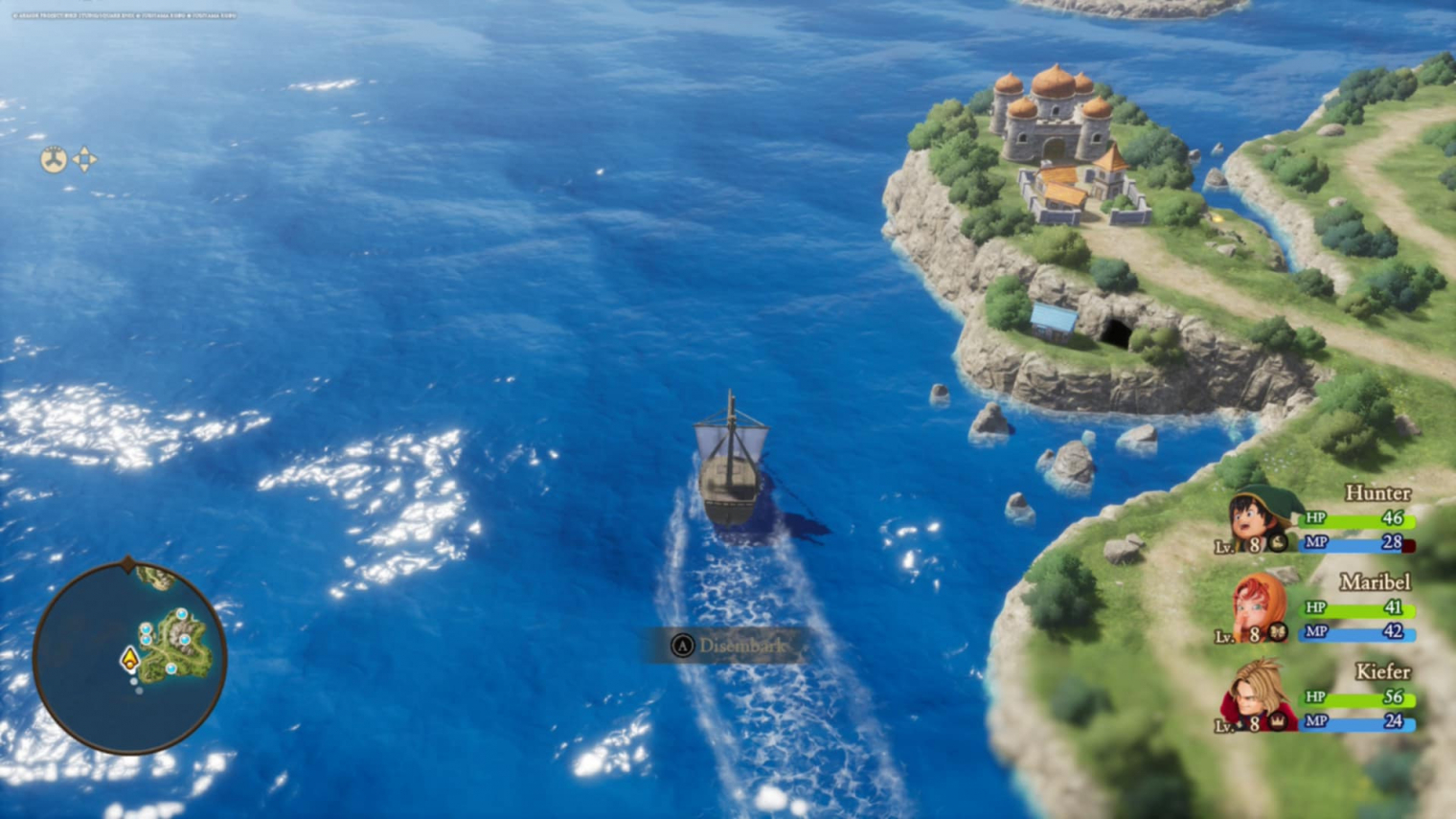Click the round three-spoke emblem icon
1456x819 pixels.
click(x=53, y=160)
